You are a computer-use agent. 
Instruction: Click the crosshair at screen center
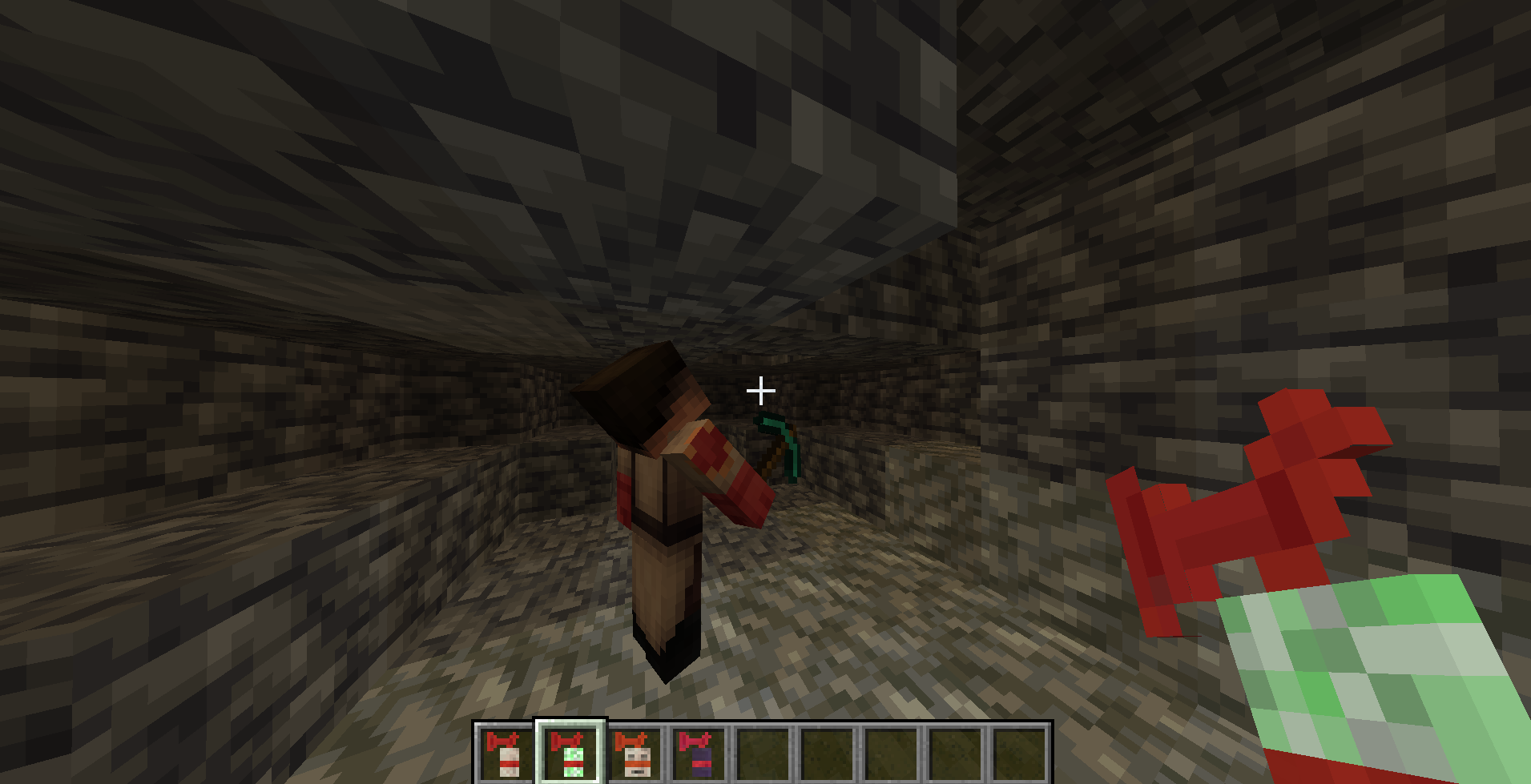click(759, 390)
